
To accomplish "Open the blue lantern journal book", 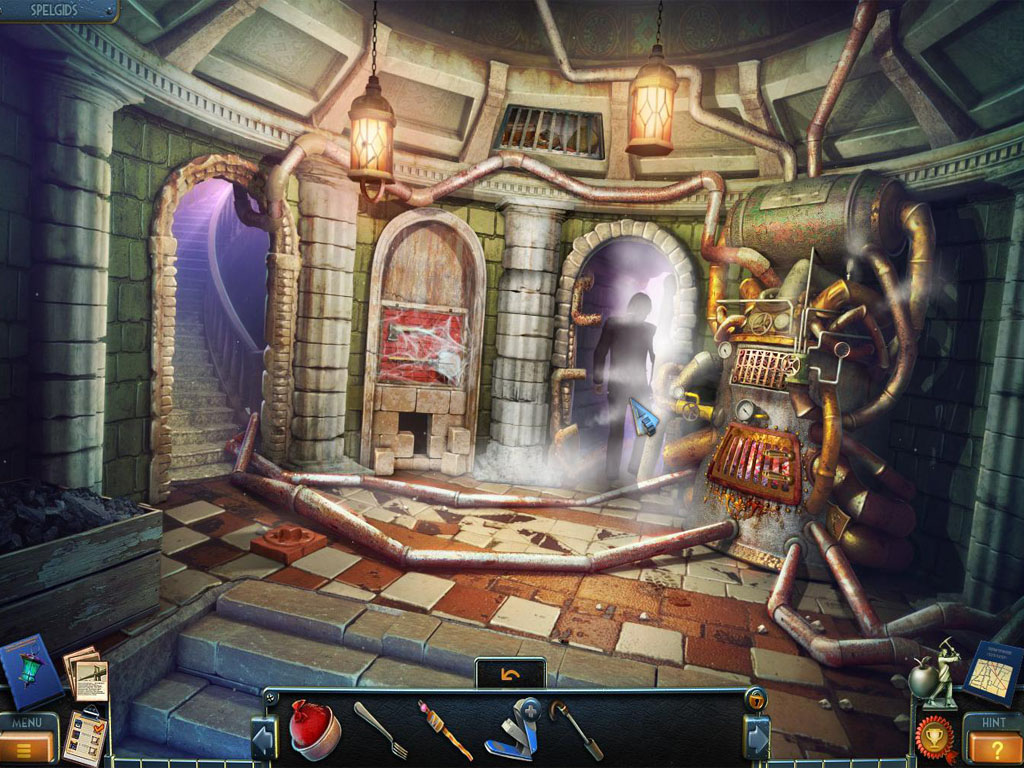I will click(33, 672).
